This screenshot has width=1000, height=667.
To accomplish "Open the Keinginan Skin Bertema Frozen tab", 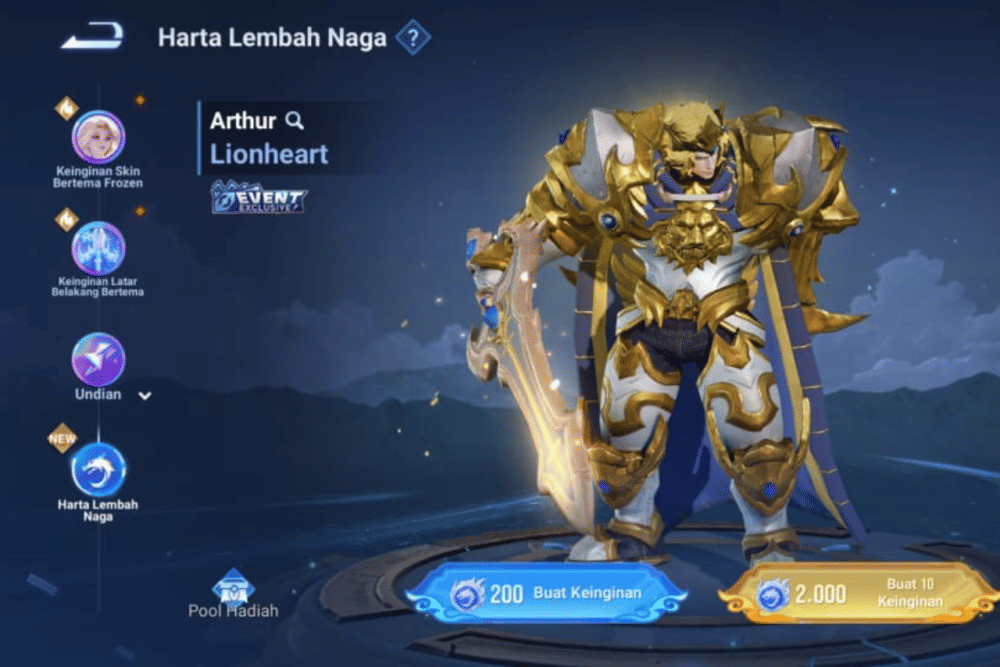I will click(98, 137).
